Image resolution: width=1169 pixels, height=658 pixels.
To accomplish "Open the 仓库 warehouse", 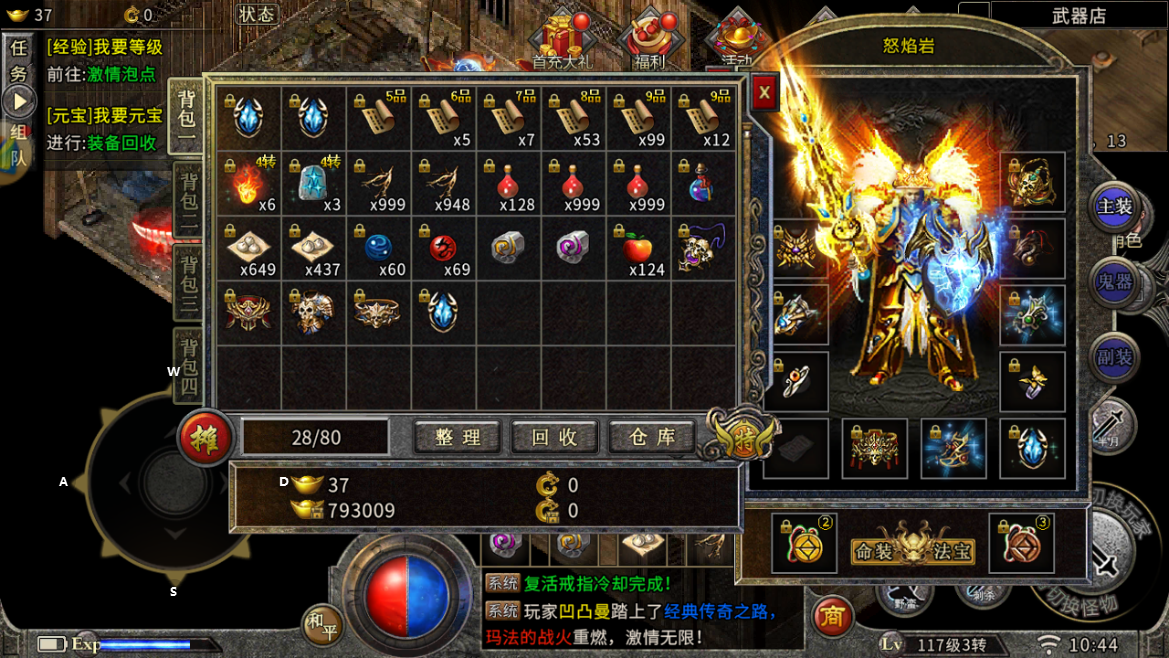I will (652, 437).
